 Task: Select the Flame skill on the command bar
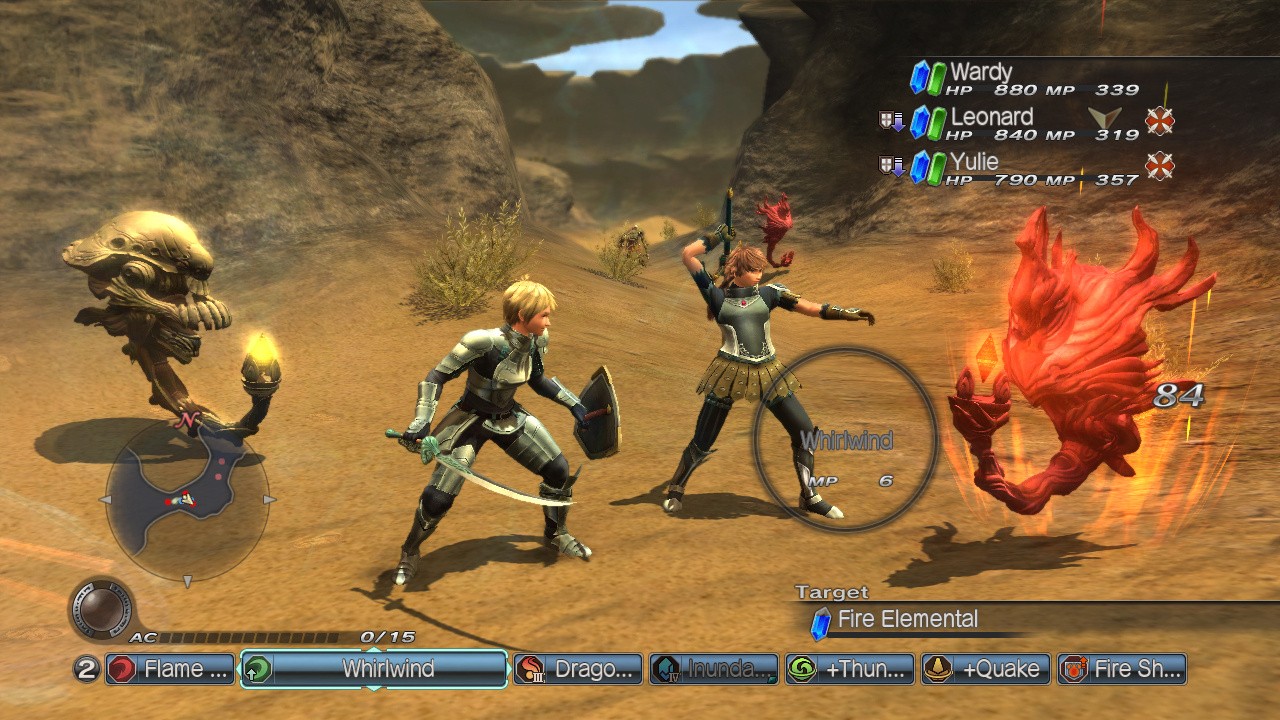click(x=170, y=669)
